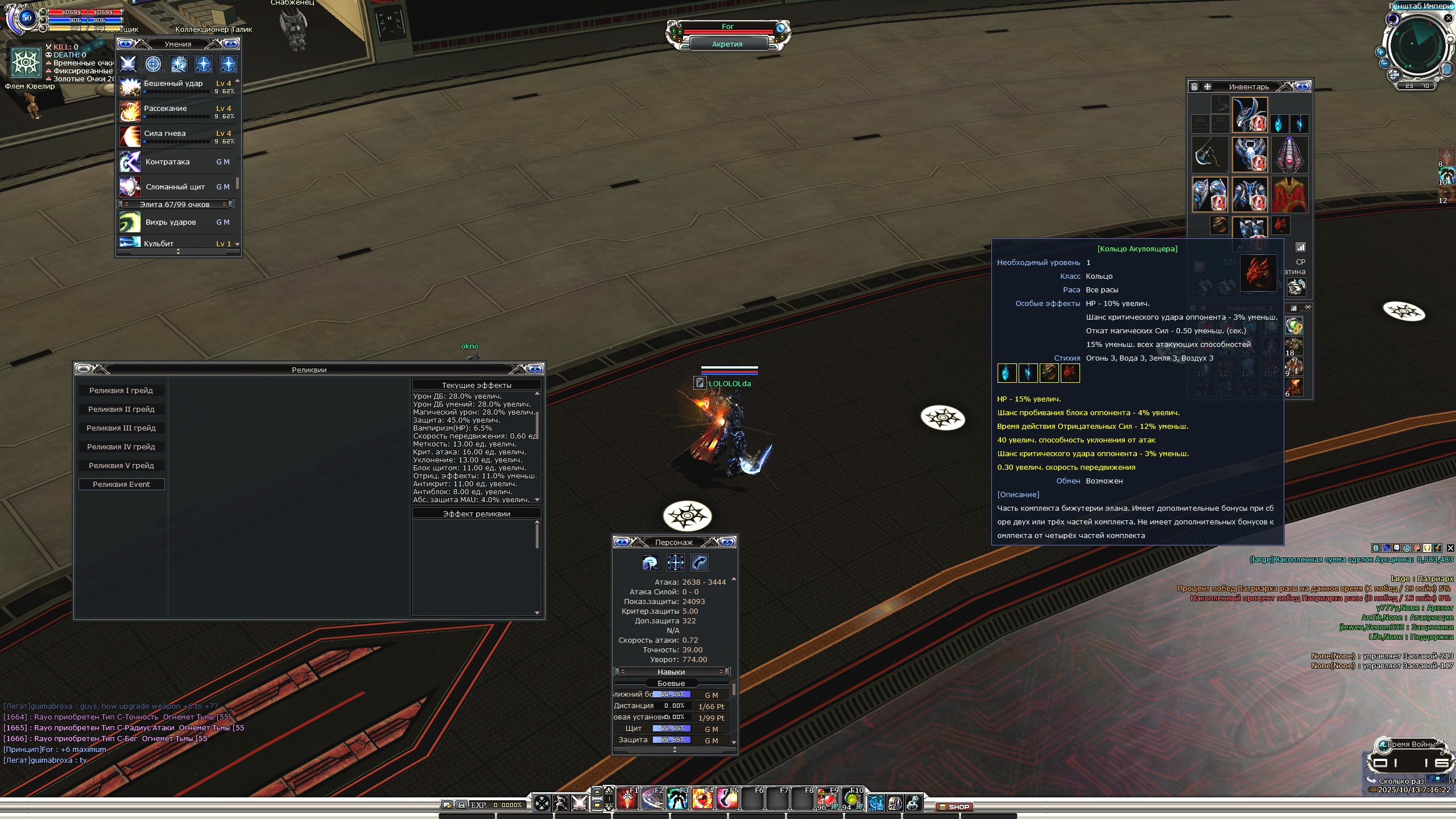Choose the Реликвия Event entry
The image size is (1456, 819).
(121, 485)
